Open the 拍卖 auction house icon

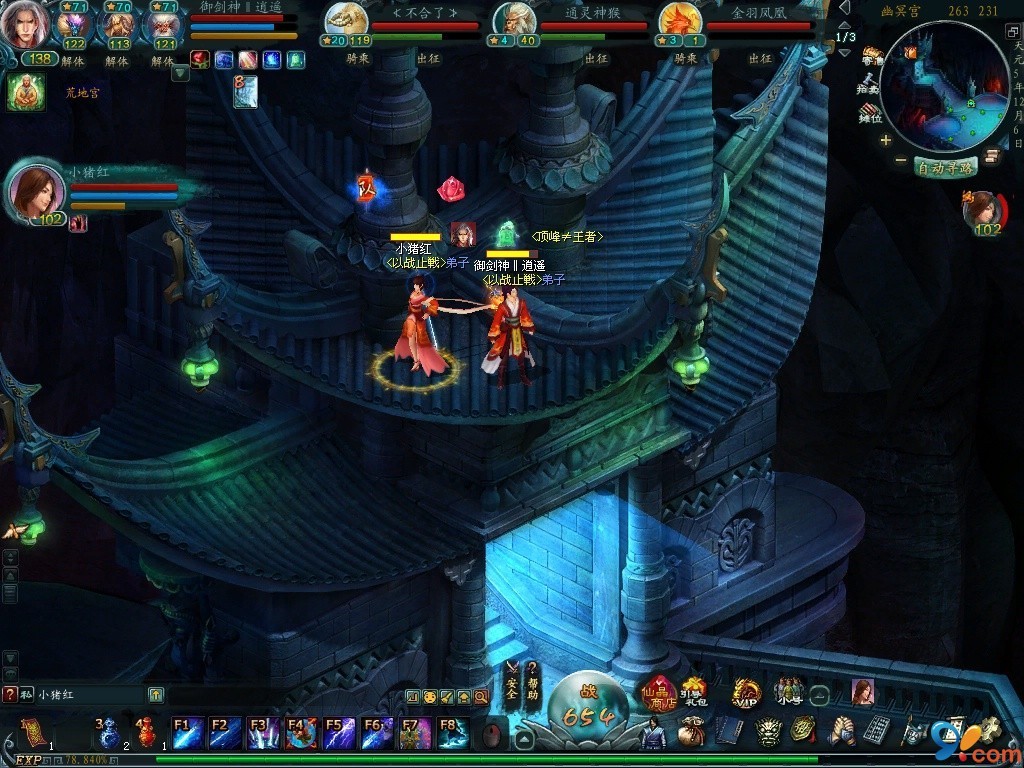click(871, 85)
